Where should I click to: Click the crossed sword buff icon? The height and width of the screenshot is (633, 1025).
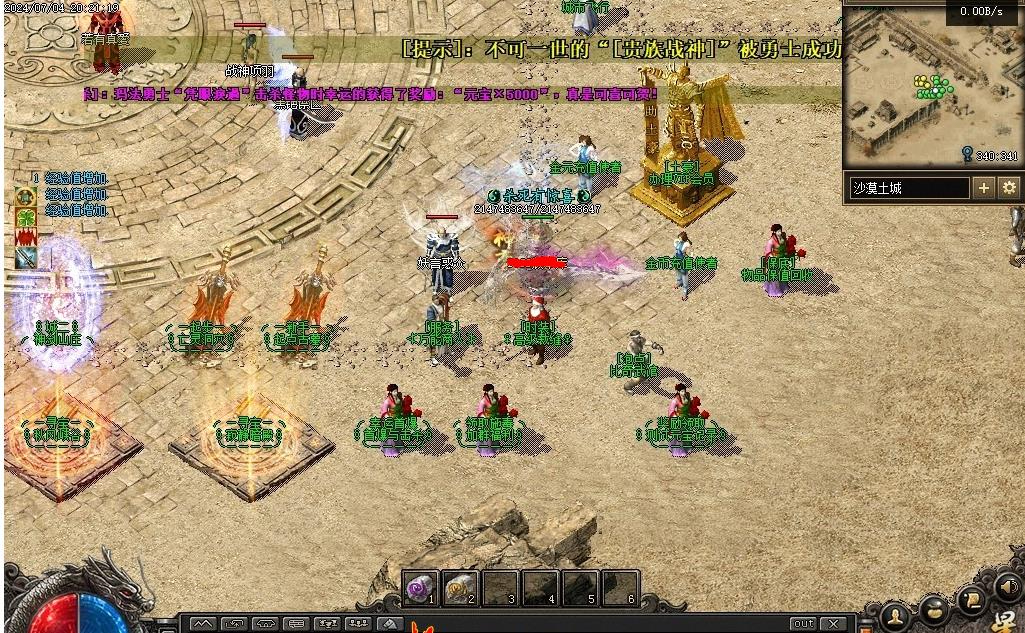click(26, 258)
